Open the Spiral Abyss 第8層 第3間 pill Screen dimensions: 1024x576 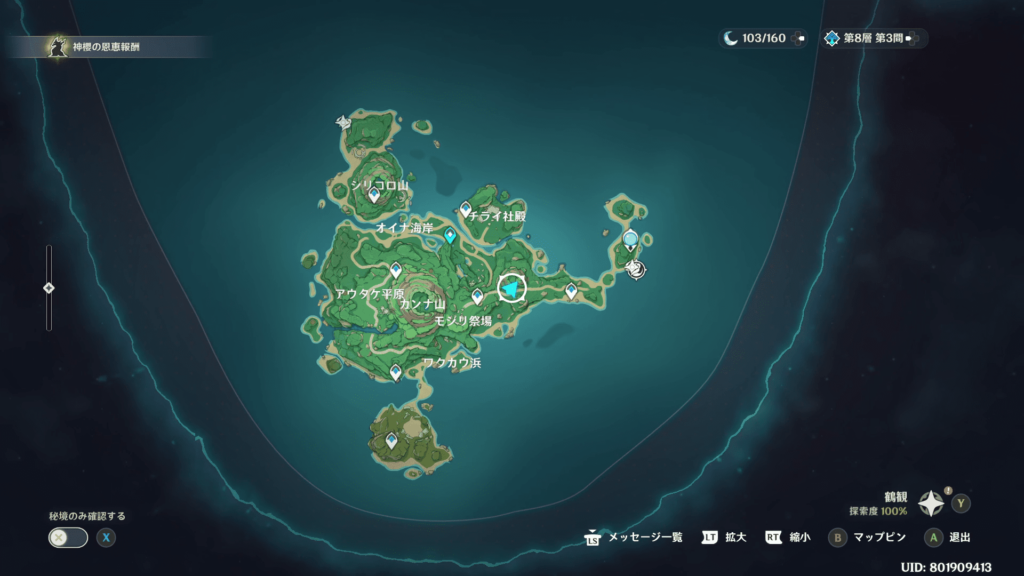coord(868,38)
